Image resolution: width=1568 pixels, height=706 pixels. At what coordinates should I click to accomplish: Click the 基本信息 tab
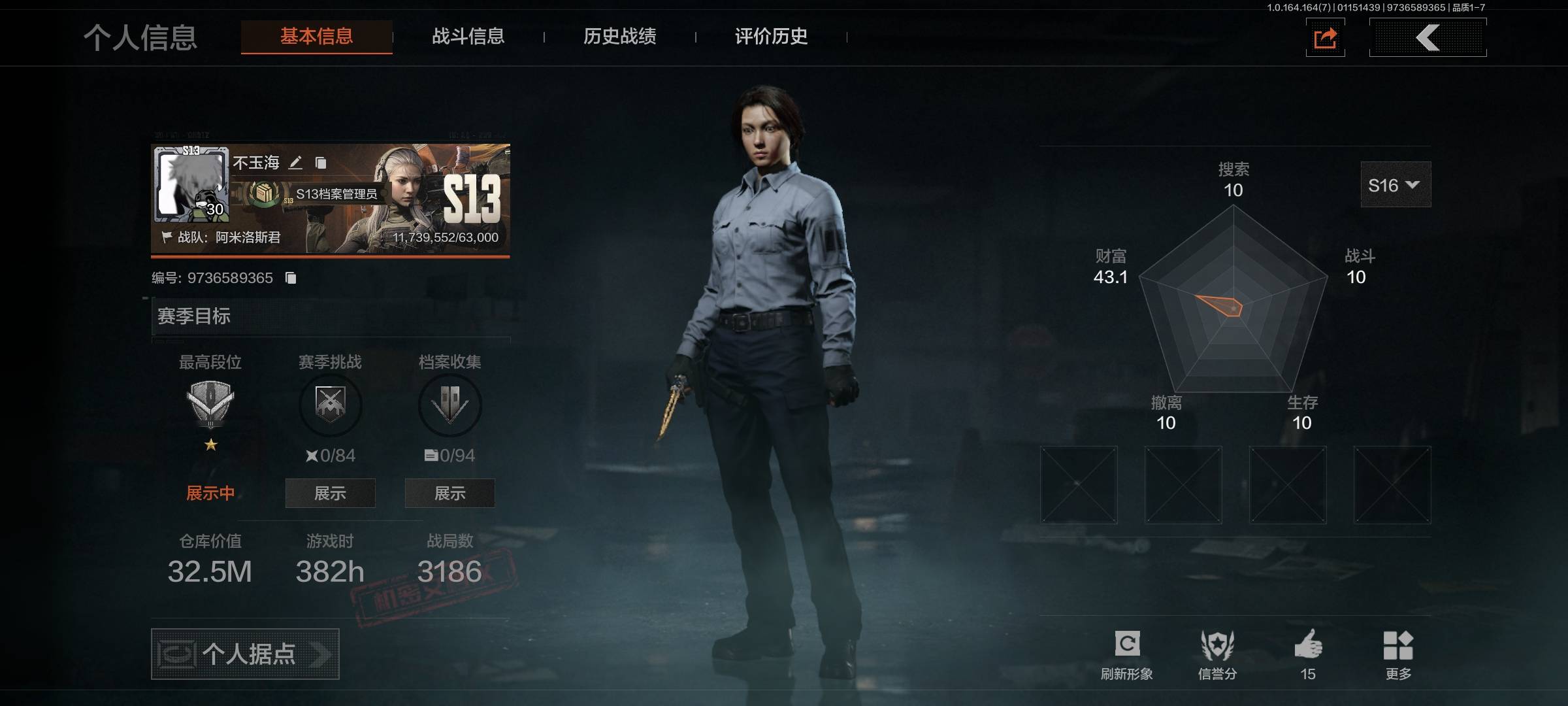point(317,37)
